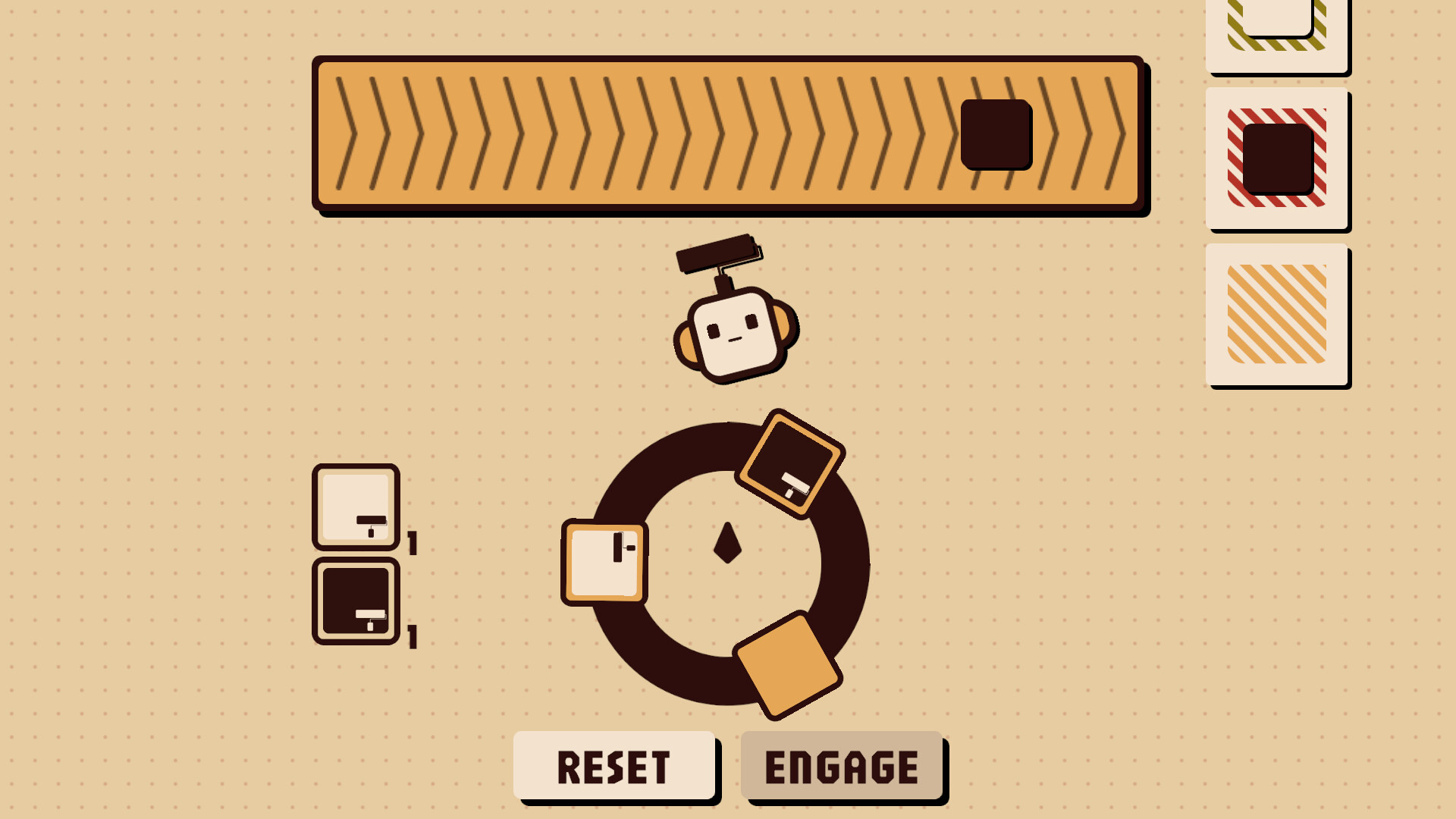The width and height of the screenshot is (1456, 819).
Task: Select the cream paint-roller stamp in the inventory
Action: 355,507
